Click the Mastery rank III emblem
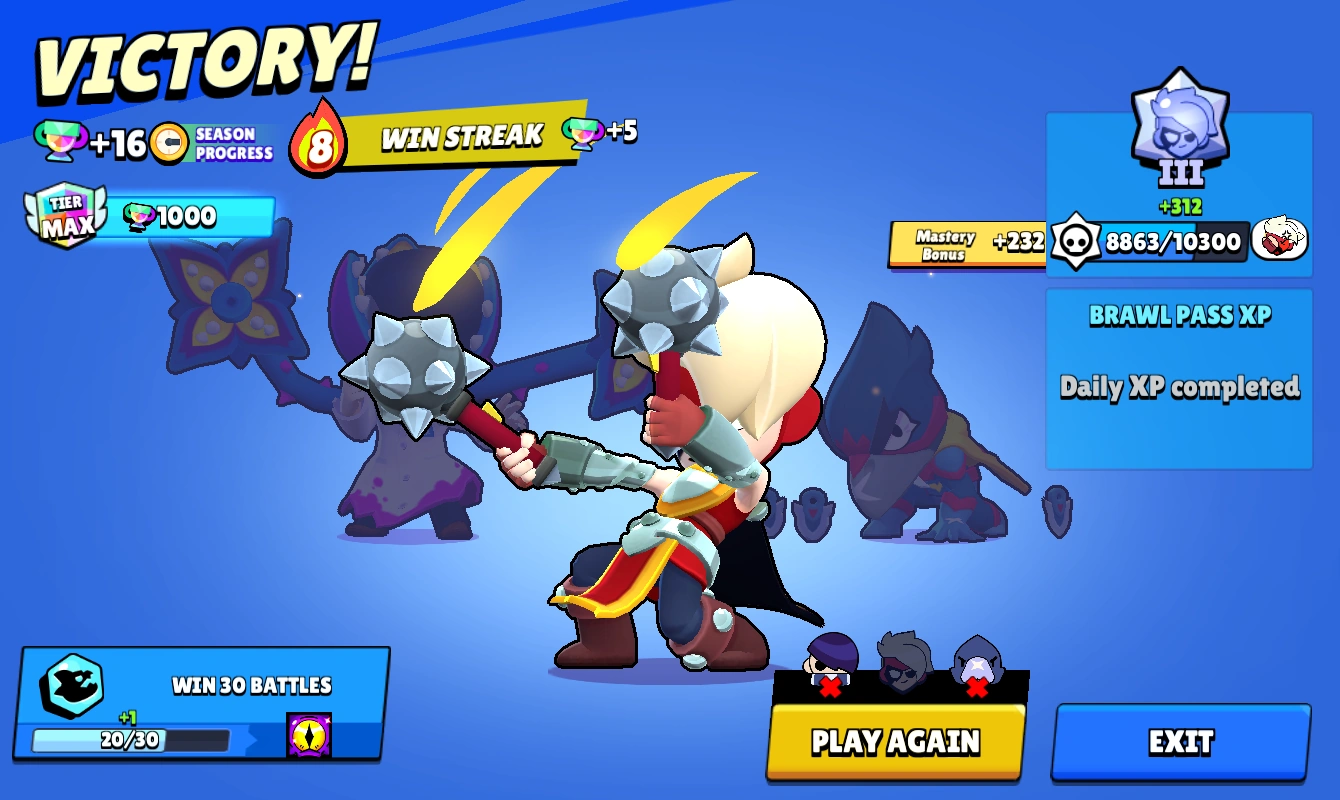This screenshot has height=800, width=1340. (x=1182, y=130)
